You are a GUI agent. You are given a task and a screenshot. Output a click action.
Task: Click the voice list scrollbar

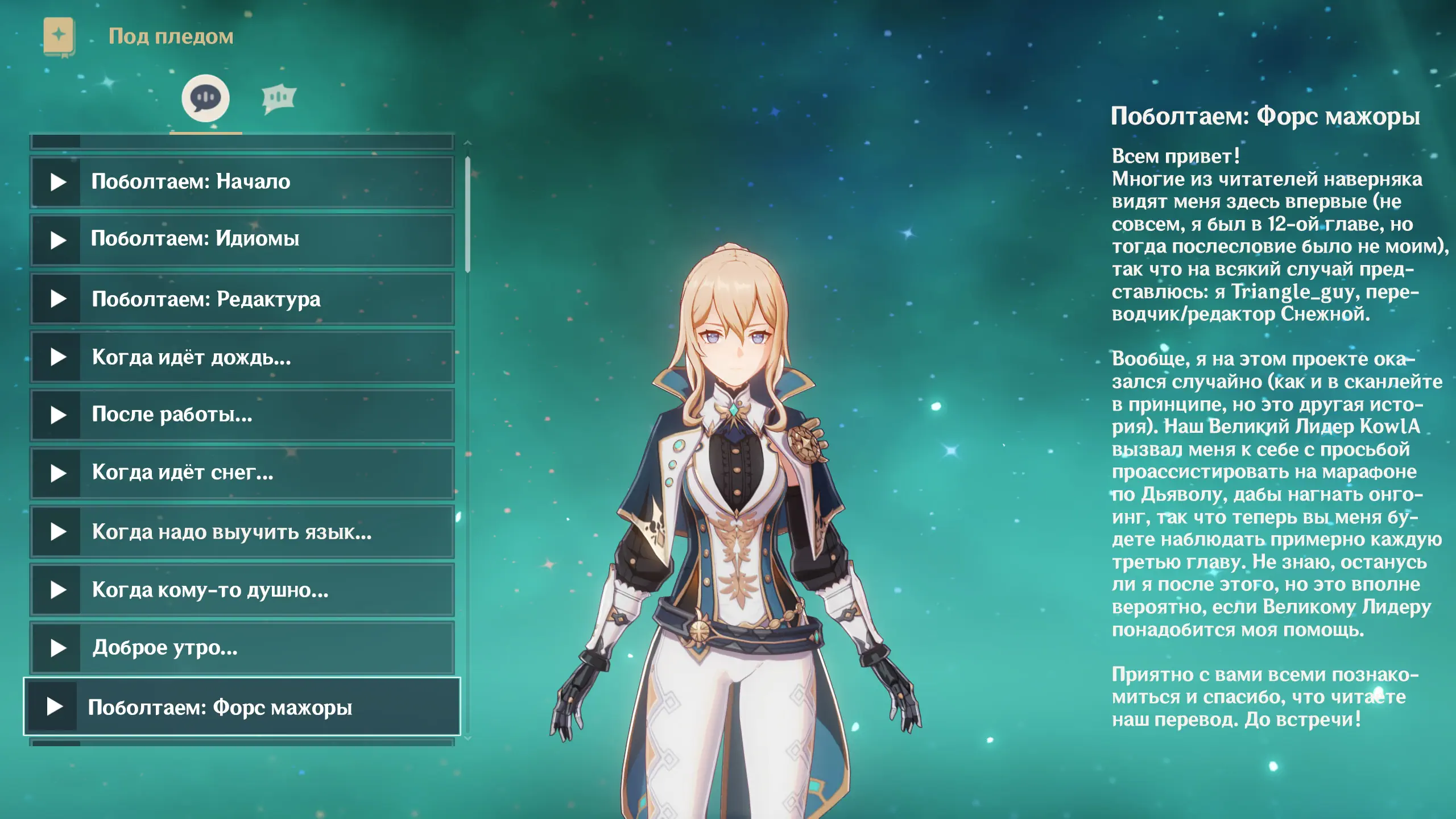pos(468,215)
